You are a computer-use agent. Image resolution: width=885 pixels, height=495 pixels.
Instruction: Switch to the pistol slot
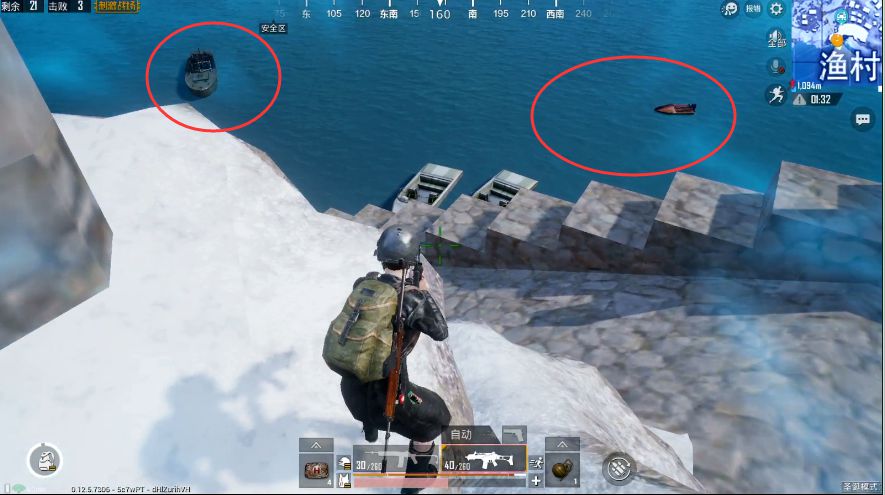pyautogui.click(x=514, y=432)
